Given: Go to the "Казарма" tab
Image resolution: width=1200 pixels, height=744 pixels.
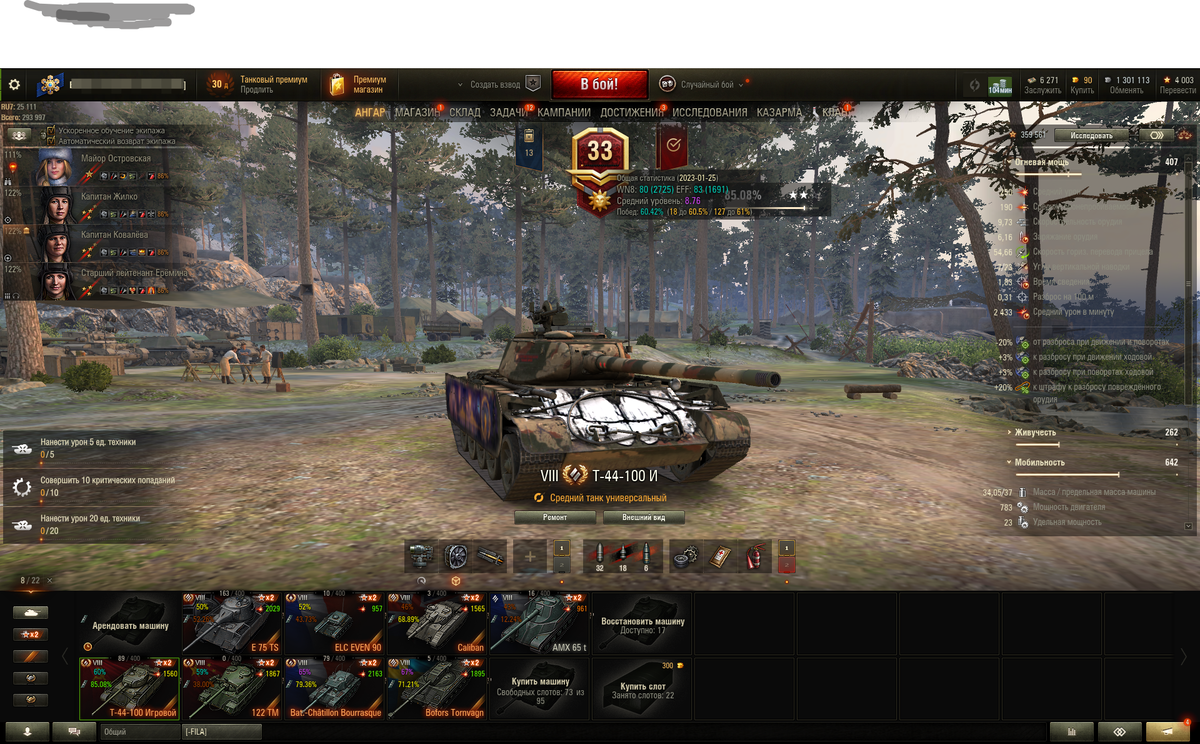Looking at the screenshot, I should [x=779, y=113].
